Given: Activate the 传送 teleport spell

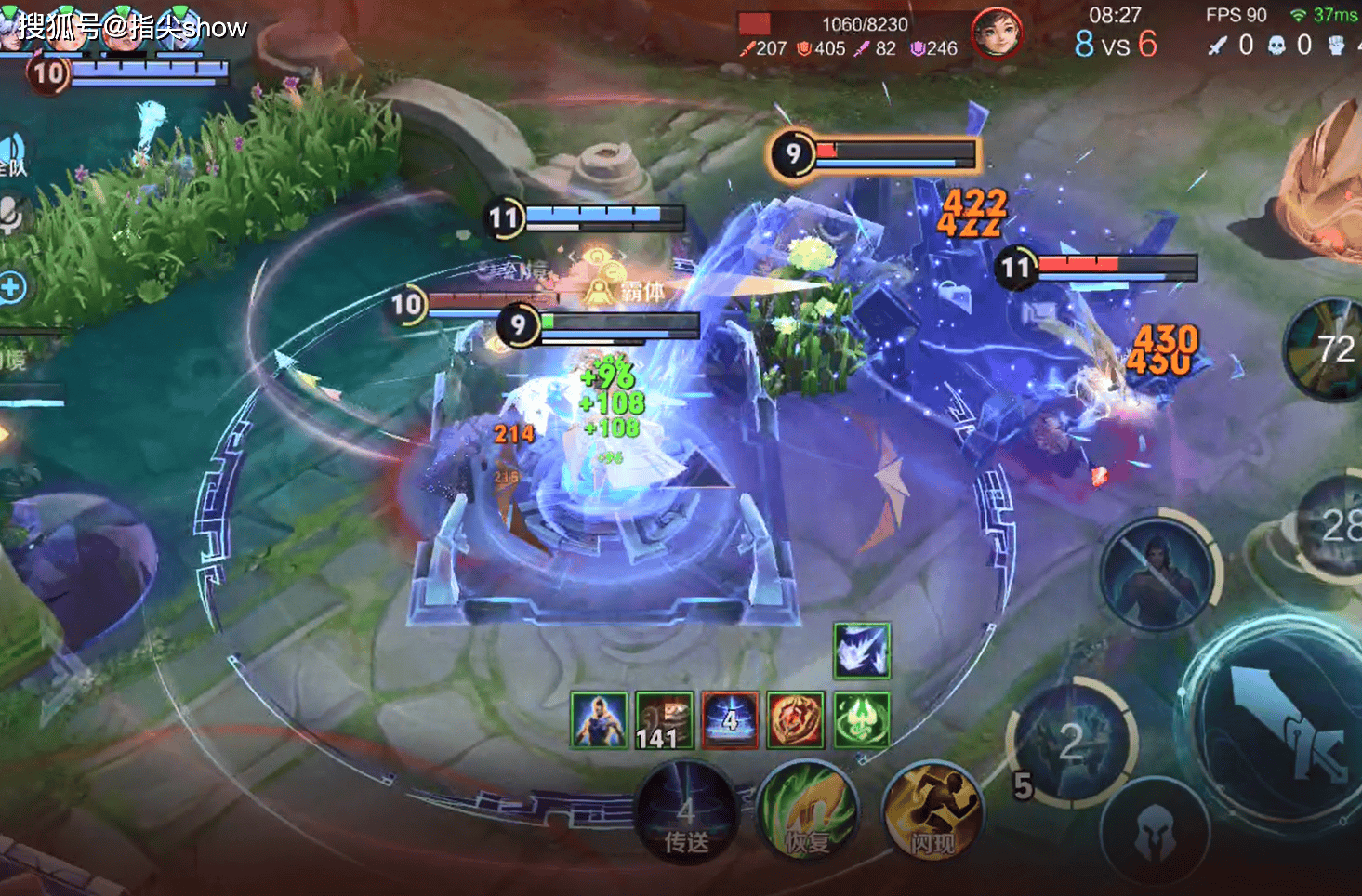Looking at the screenshot, I should 686,813.
